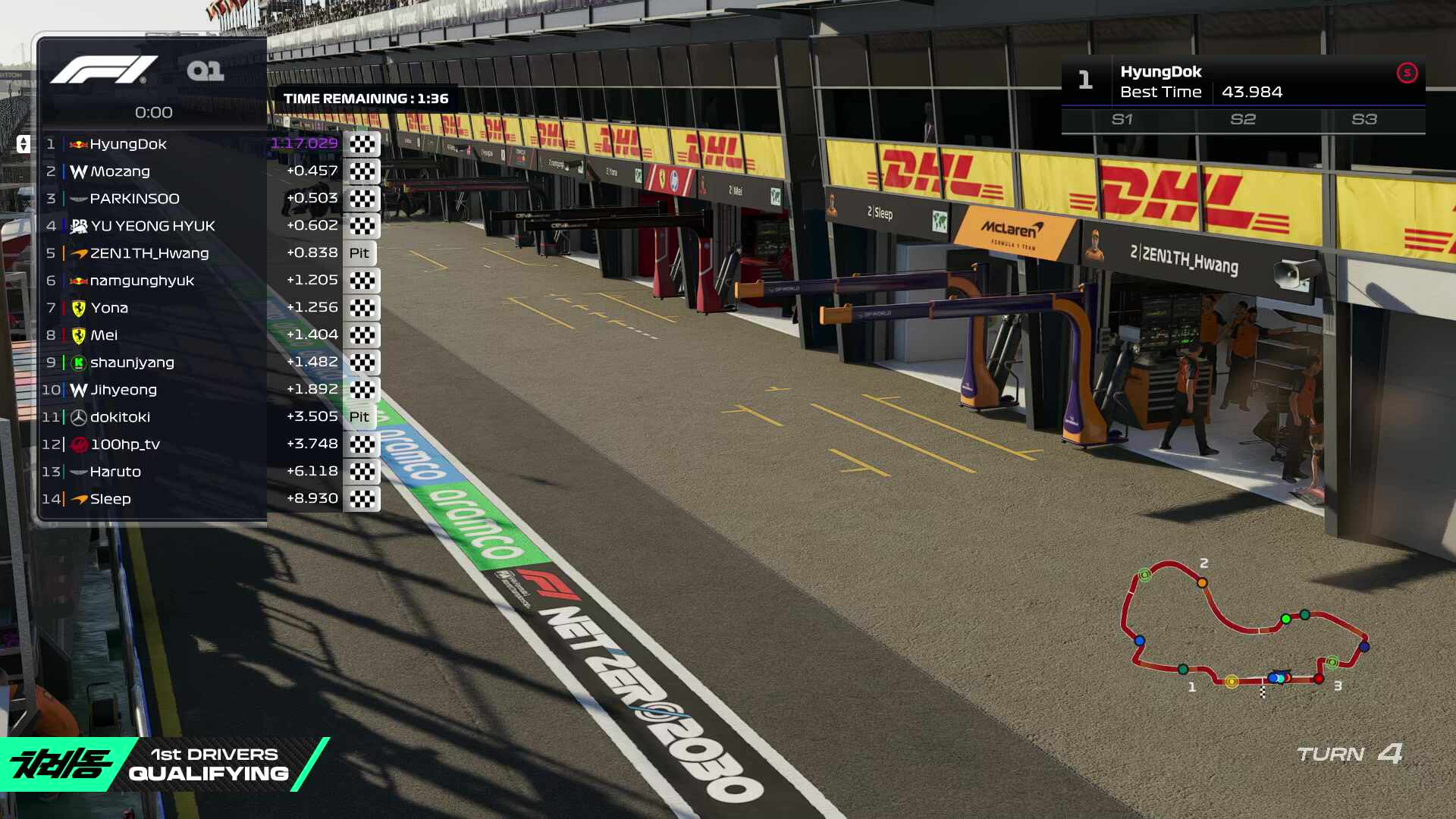The height and width of the screenshot is (819, 1456).
Task: Select dokitoki's row in the timing tower
Action: click(120, 417)
